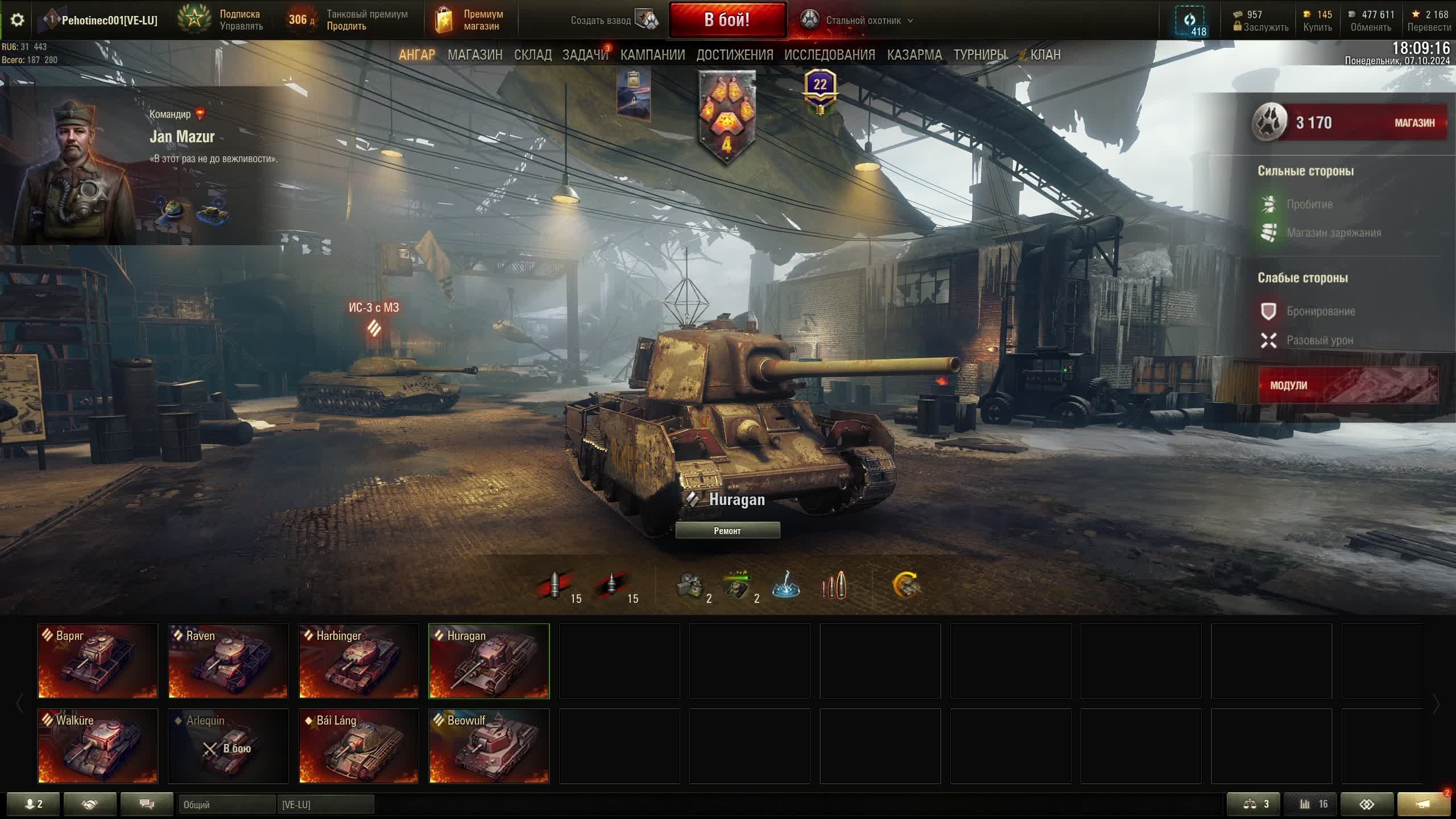Open the ИССЛЕДОВАНИЯ tab
The height and width of the screenshot is (819, 1456).
[829, 55]
